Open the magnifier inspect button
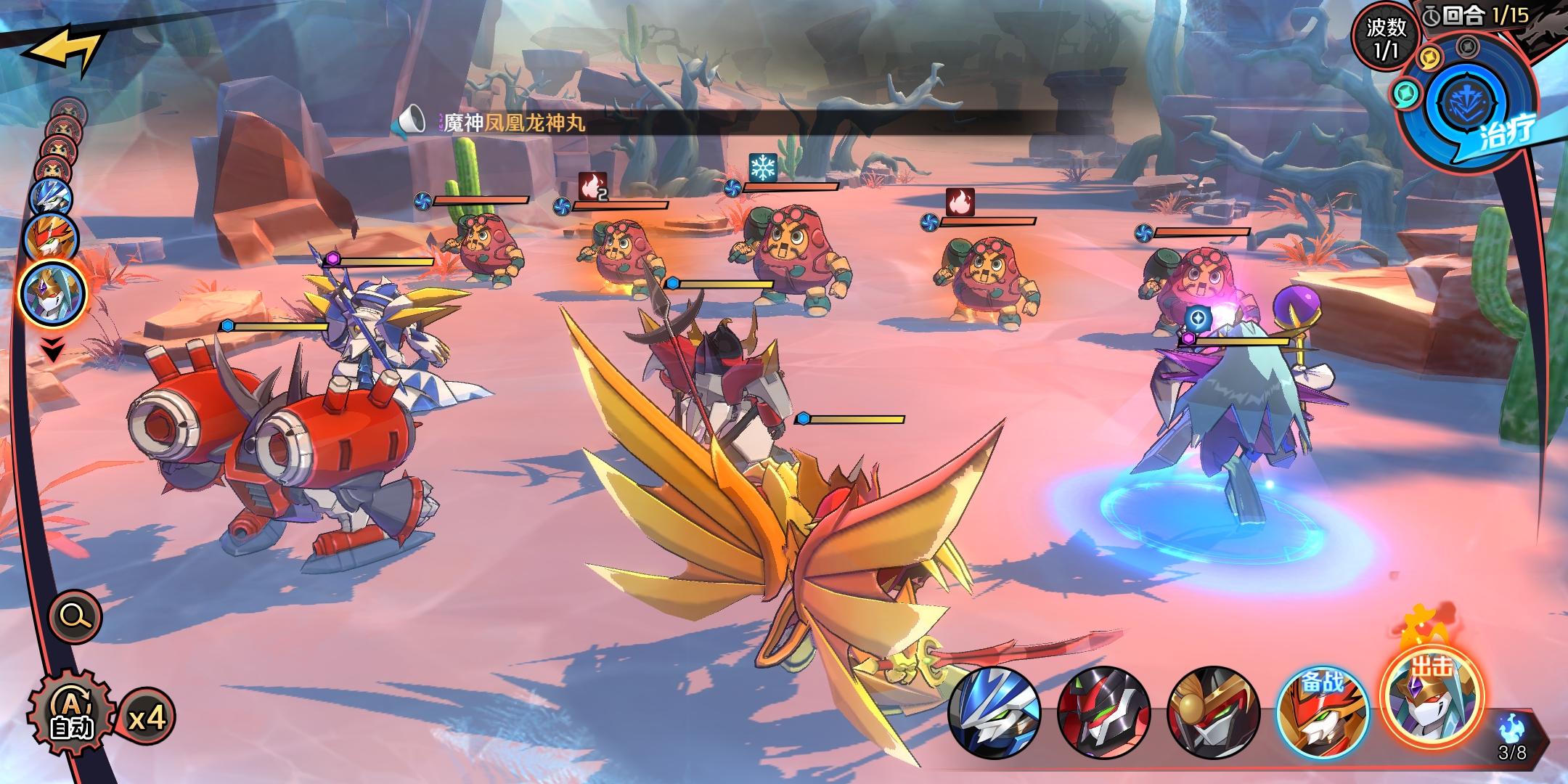Screen dimensions: 1568x784 tap(75, 617)
